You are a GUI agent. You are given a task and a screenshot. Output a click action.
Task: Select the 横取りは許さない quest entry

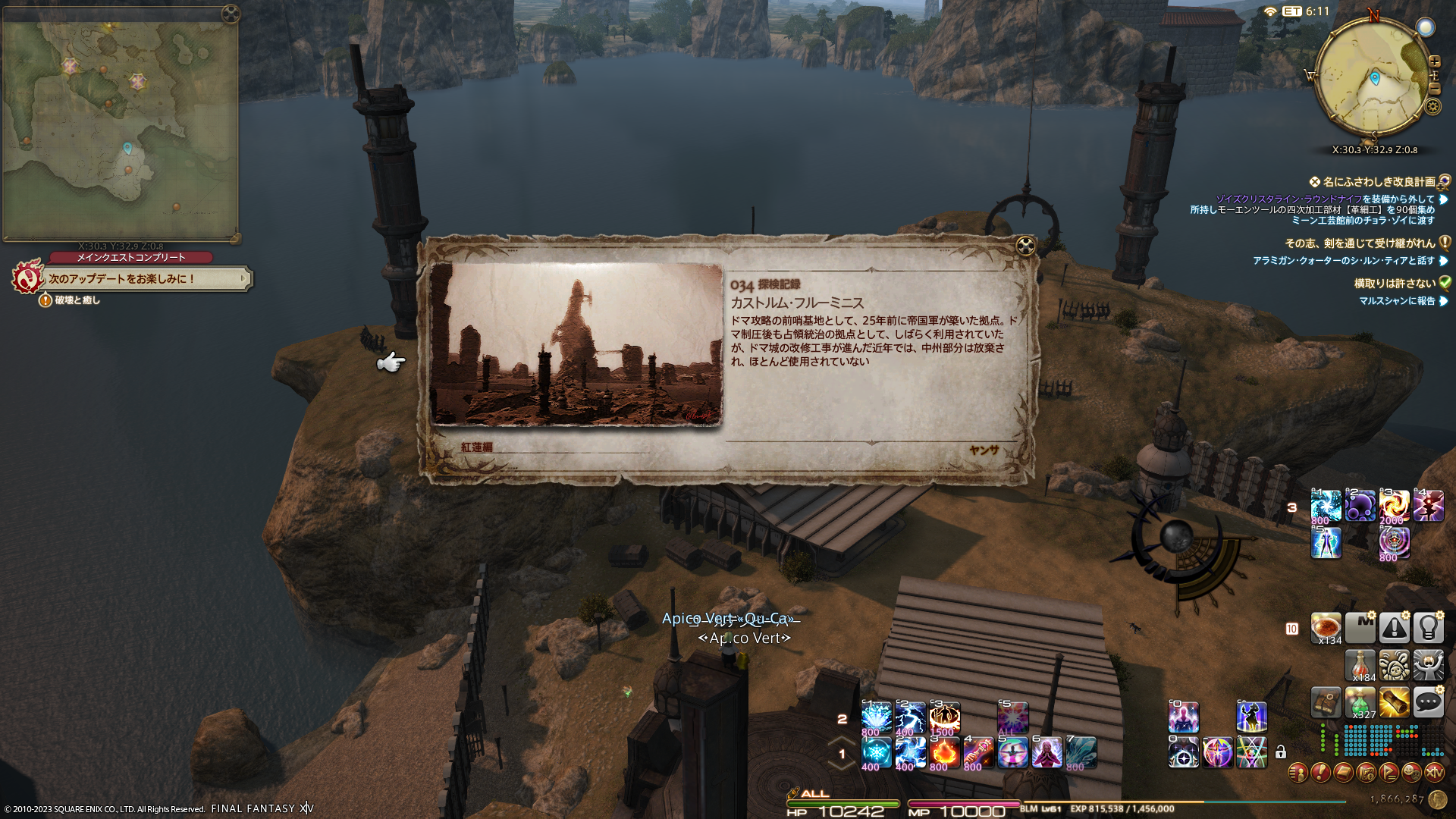tap(1395, 284)
